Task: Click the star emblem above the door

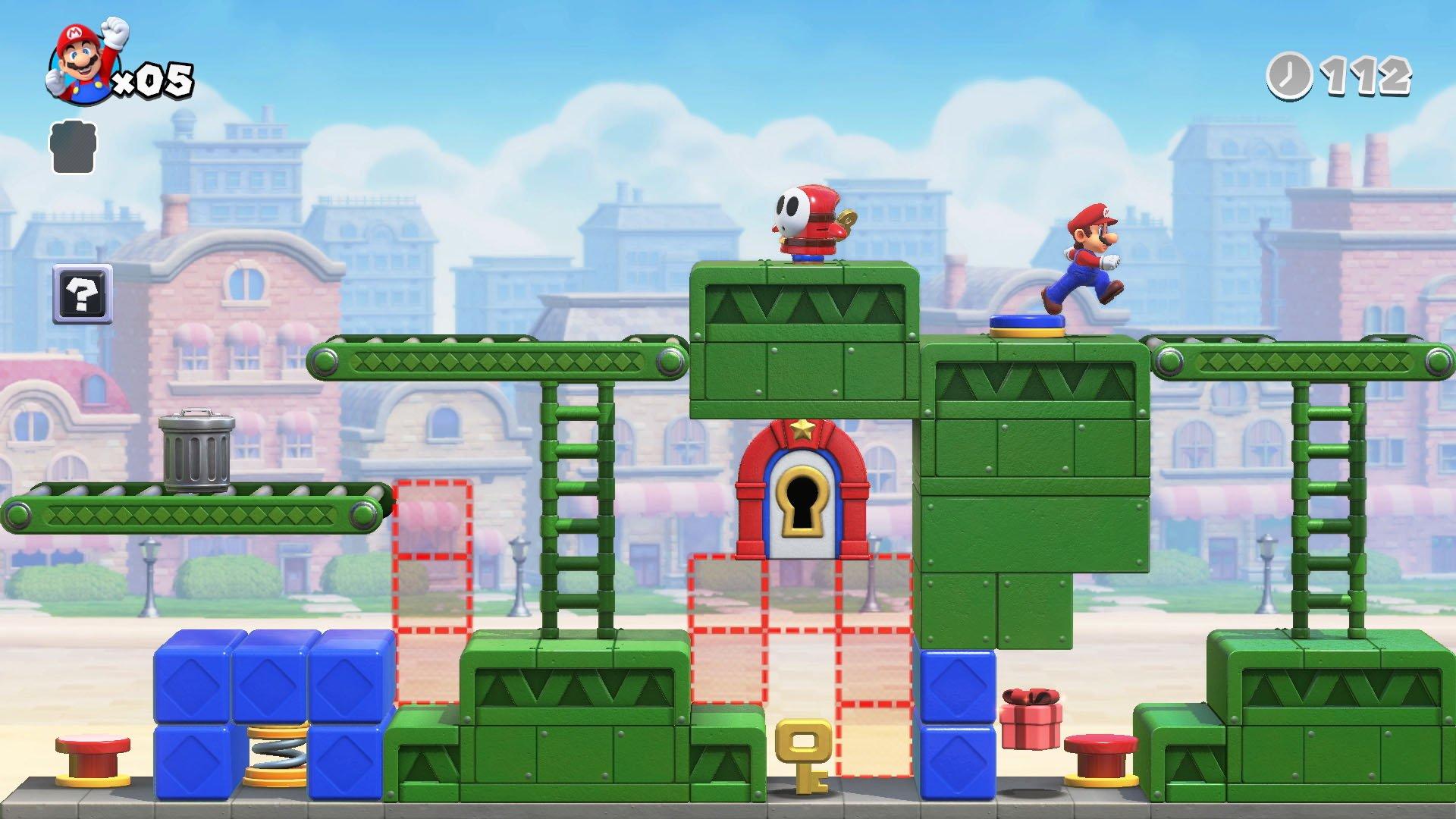Action: [804, 430]
